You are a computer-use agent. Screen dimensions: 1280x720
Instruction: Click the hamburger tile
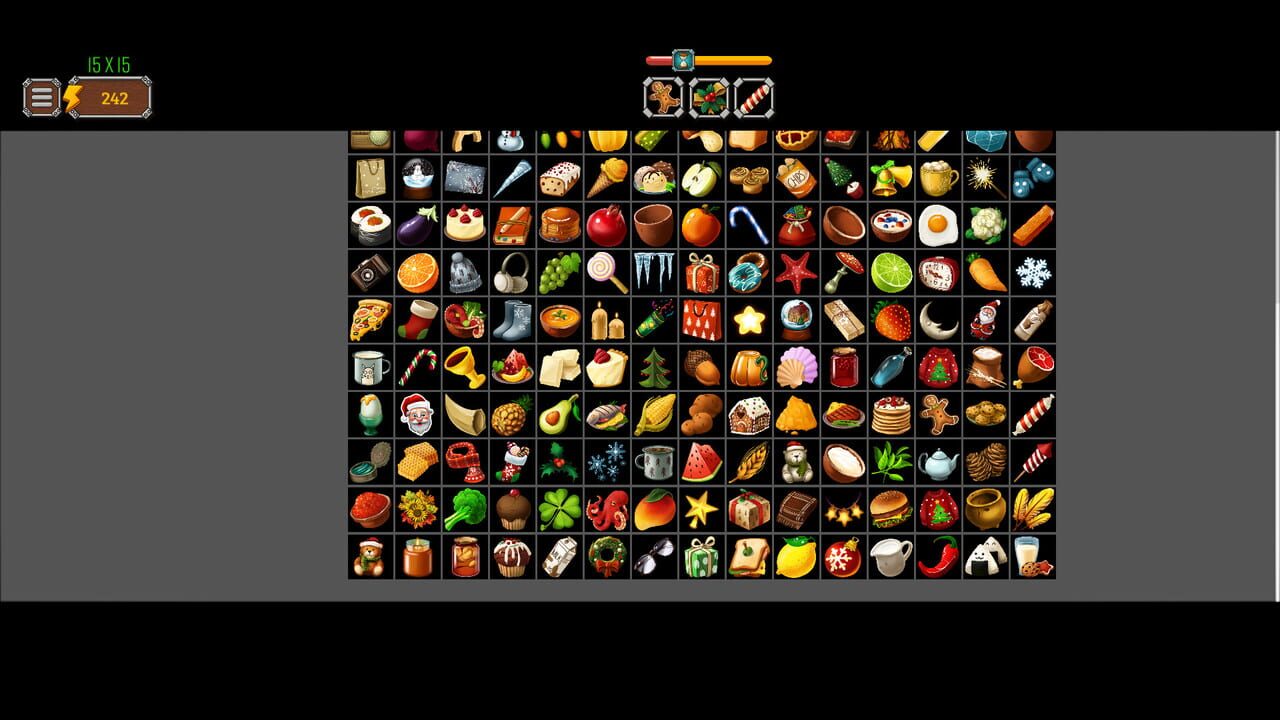click(890, 510)
